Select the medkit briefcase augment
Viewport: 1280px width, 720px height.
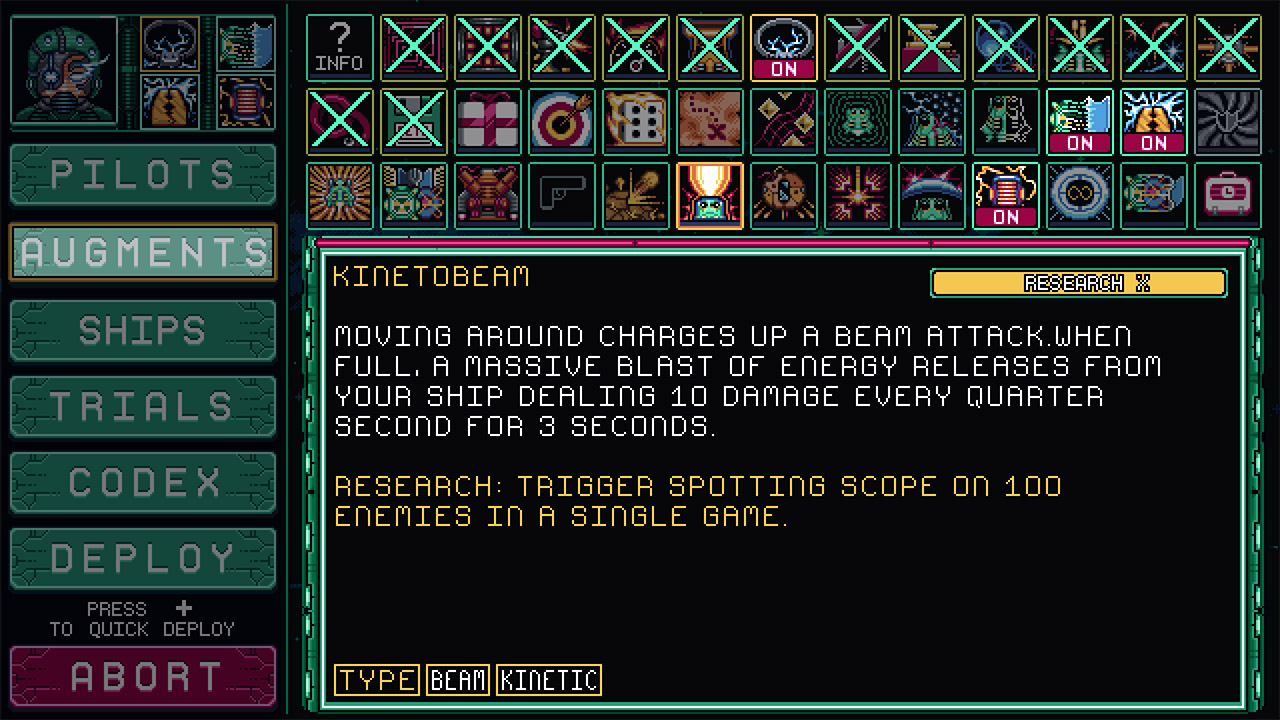pos(1228,195)
